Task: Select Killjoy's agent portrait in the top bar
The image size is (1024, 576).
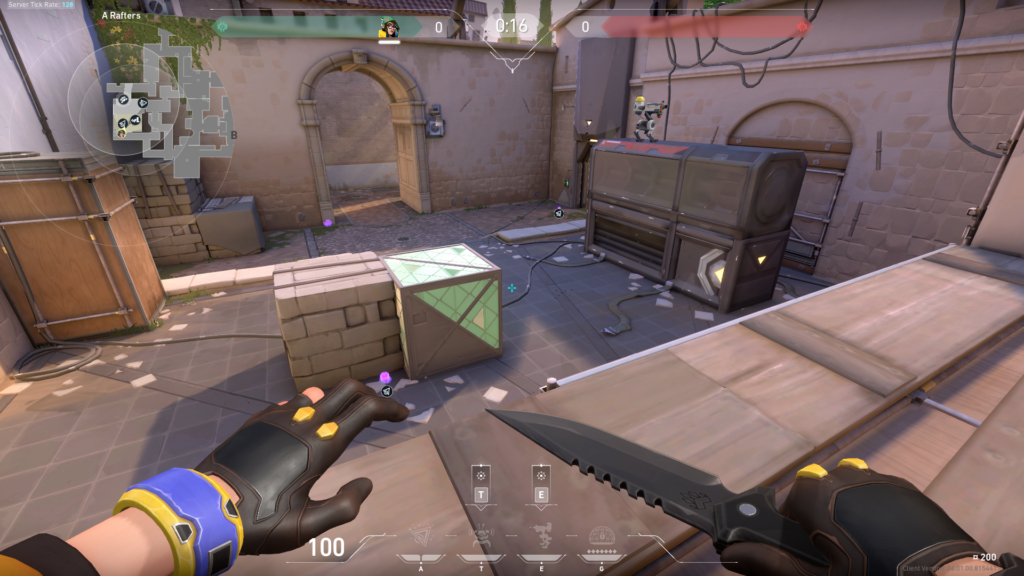Action: pyautogui.click(x=390, y=27)
